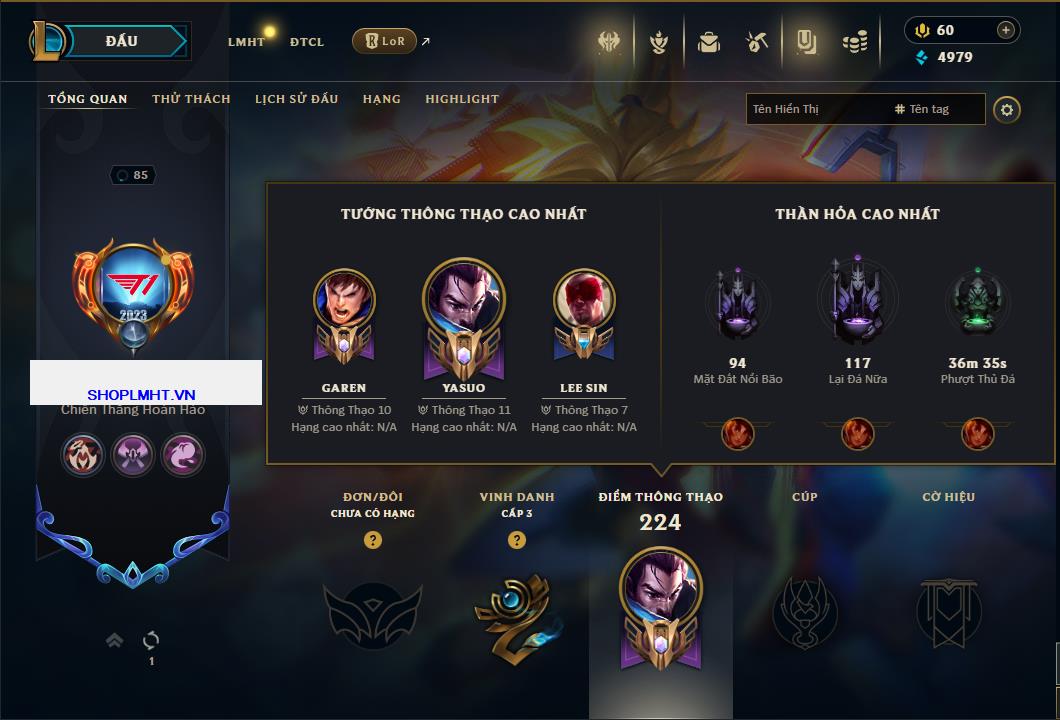1060x720 pixels.
Task: Select the Lee Sin mastery portrait
Action: (584, 300)
